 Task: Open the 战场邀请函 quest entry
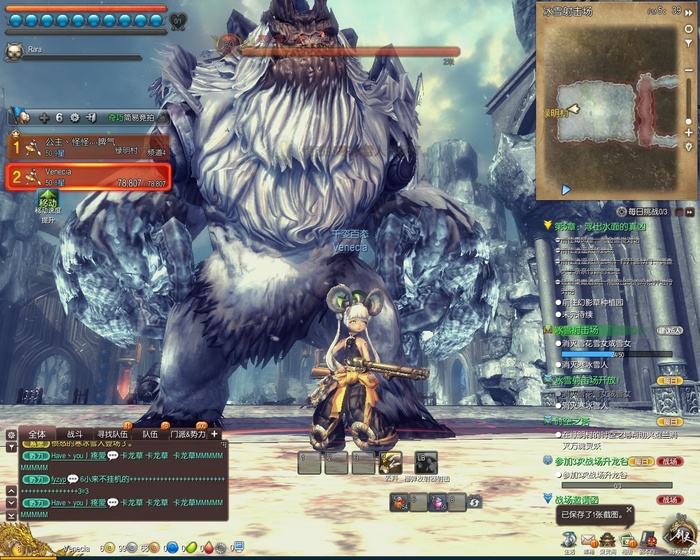click(578, 498)
